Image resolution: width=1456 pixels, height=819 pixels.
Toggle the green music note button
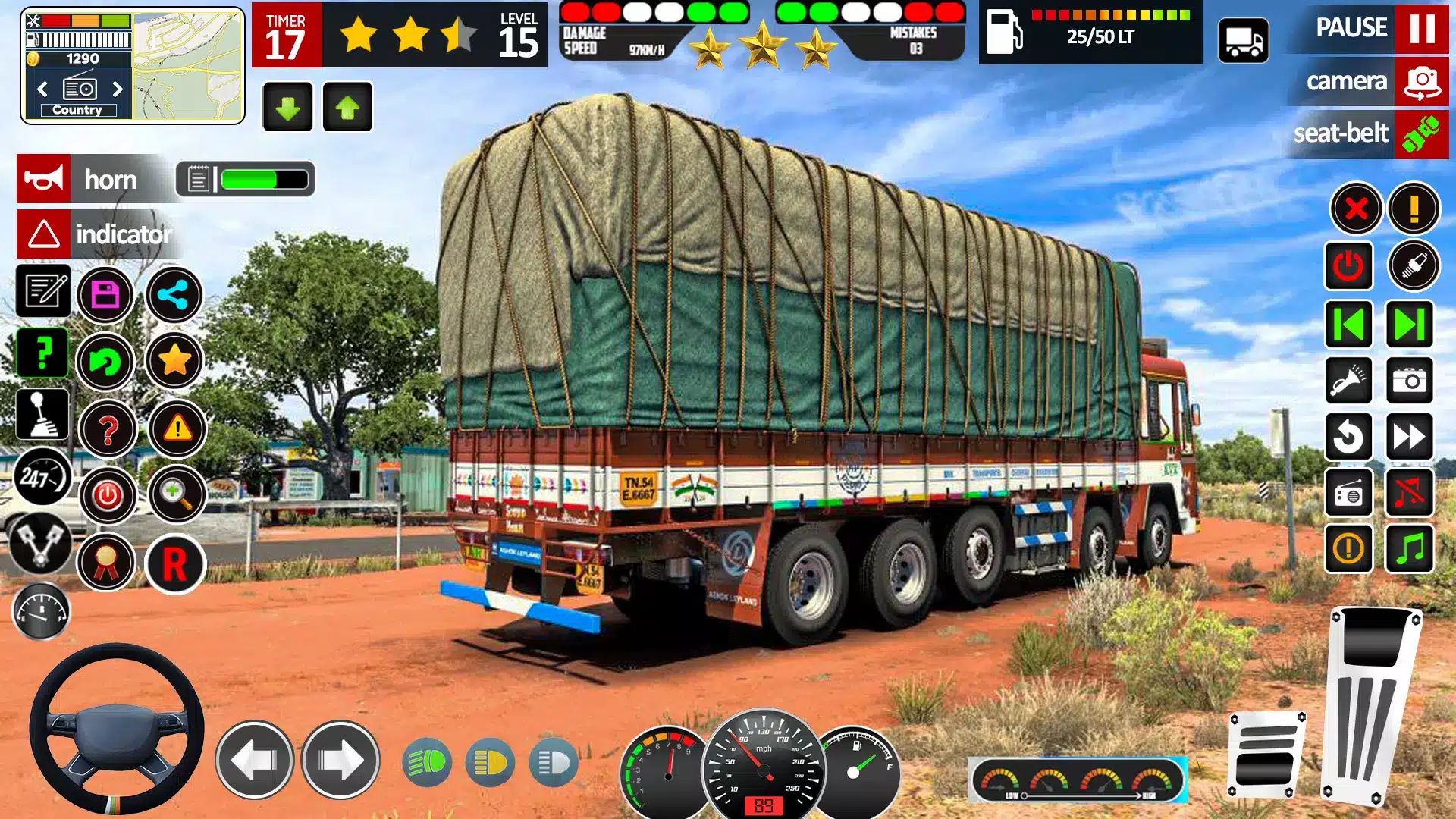click(1410, 548)
